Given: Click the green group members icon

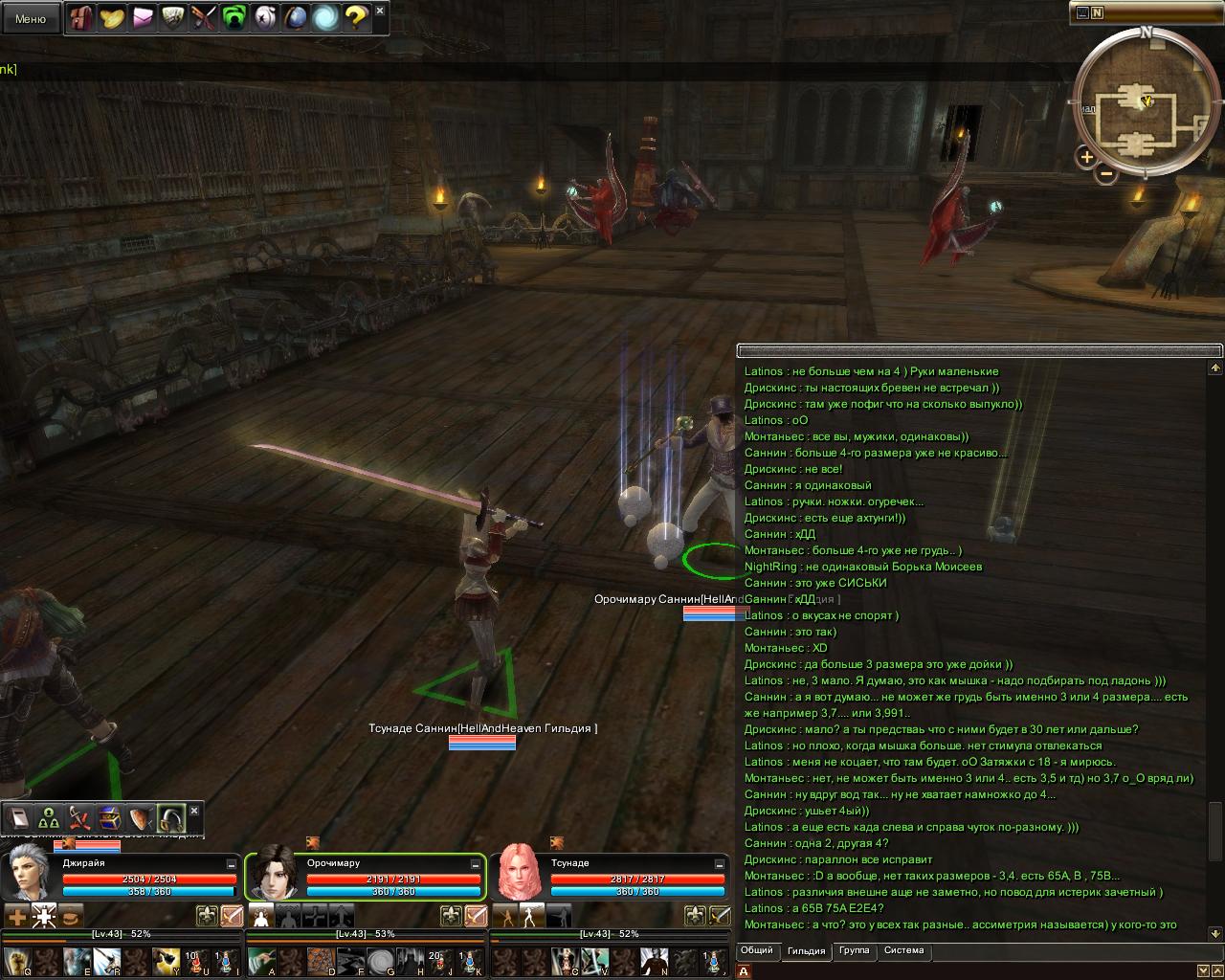Looking at the screenshot, I should pyautogui.click(x=49, y=819).
